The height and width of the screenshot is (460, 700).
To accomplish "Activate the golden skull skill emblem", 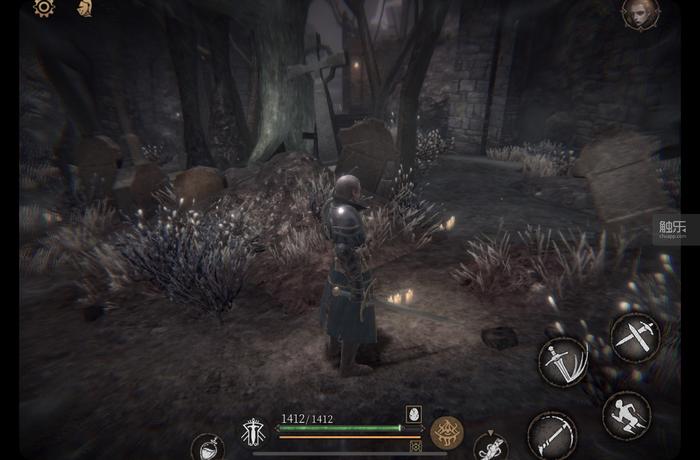I will click(x=447, y=432).
